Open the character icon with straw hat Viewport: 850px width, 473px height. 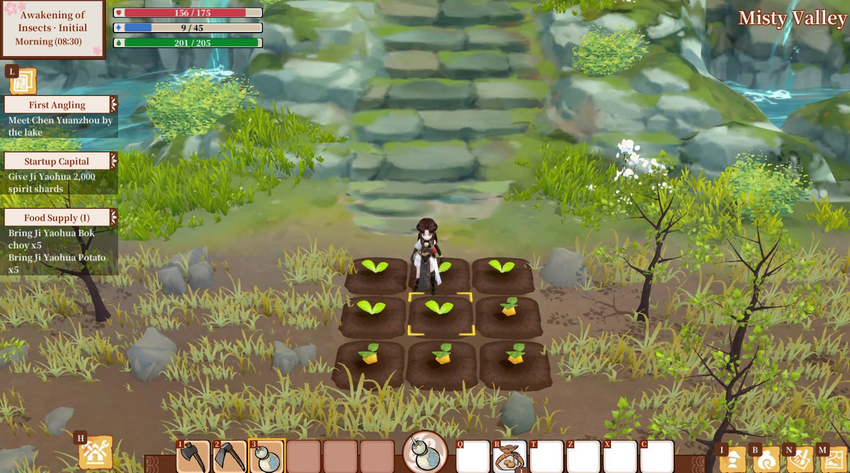click(x=733, y=459)
